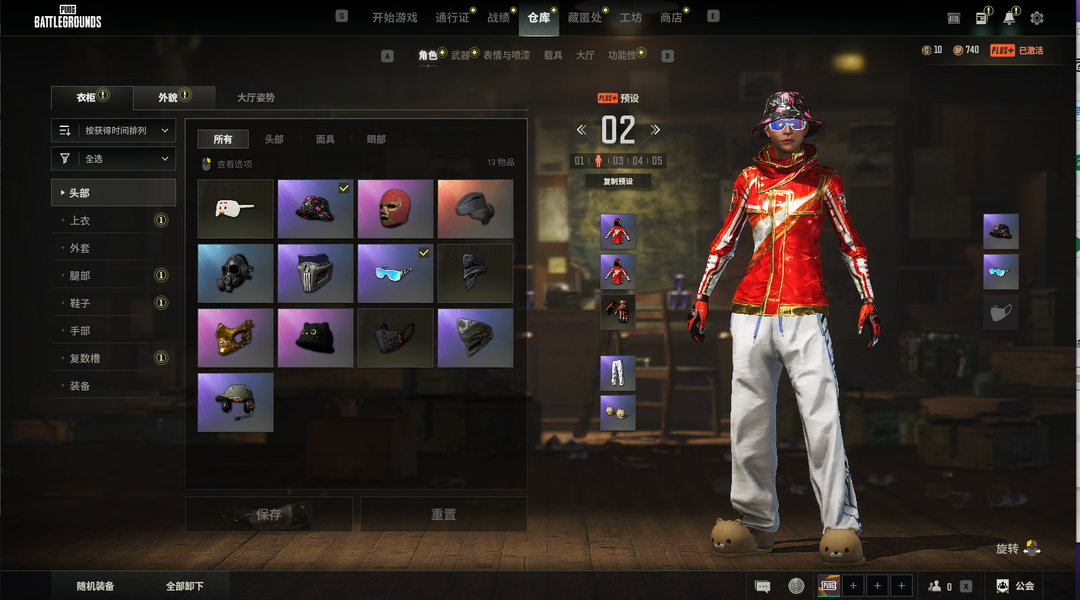Select the black gas mask item
Screen dimensions: 1080x600
tap(236, 273)
